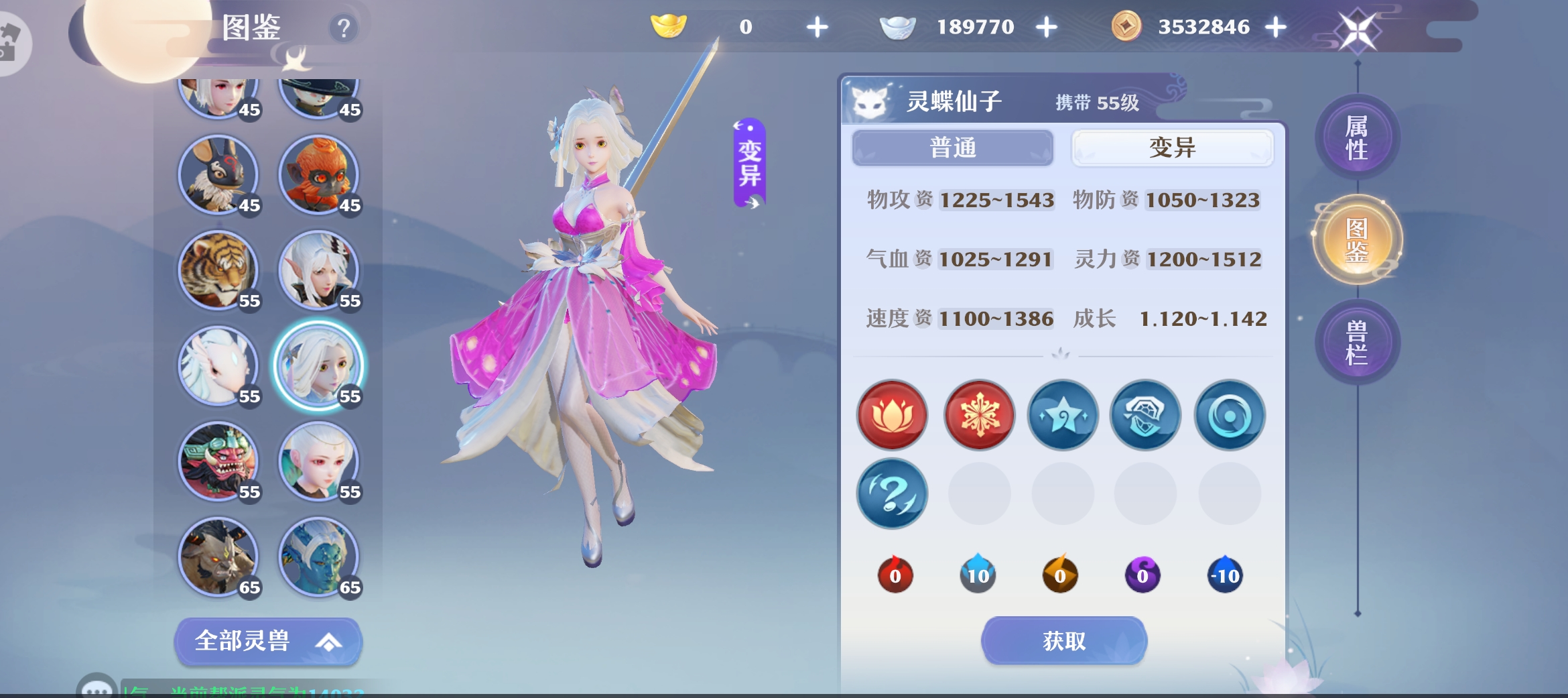Click the blue 10 element resistance marker
Image resolution: width=1568 pixels, height=698 pixels.
pos(977,574)
